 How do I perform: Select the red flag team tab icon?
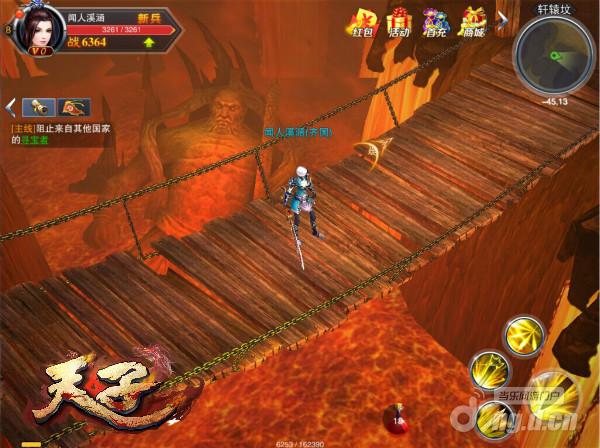(x=72, y=107)
